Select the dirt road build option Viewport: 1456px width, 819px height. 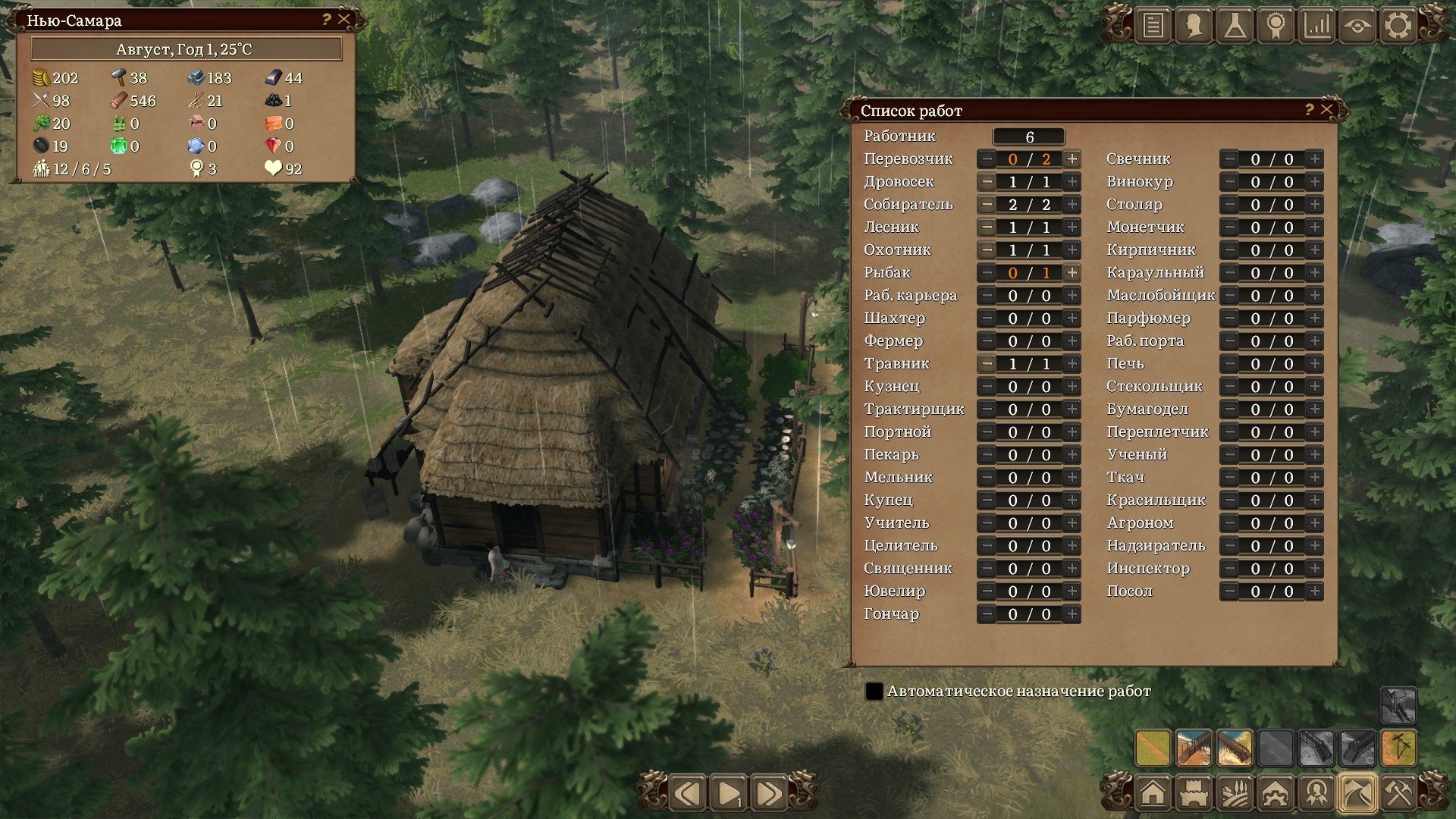tap(1153, 748)
